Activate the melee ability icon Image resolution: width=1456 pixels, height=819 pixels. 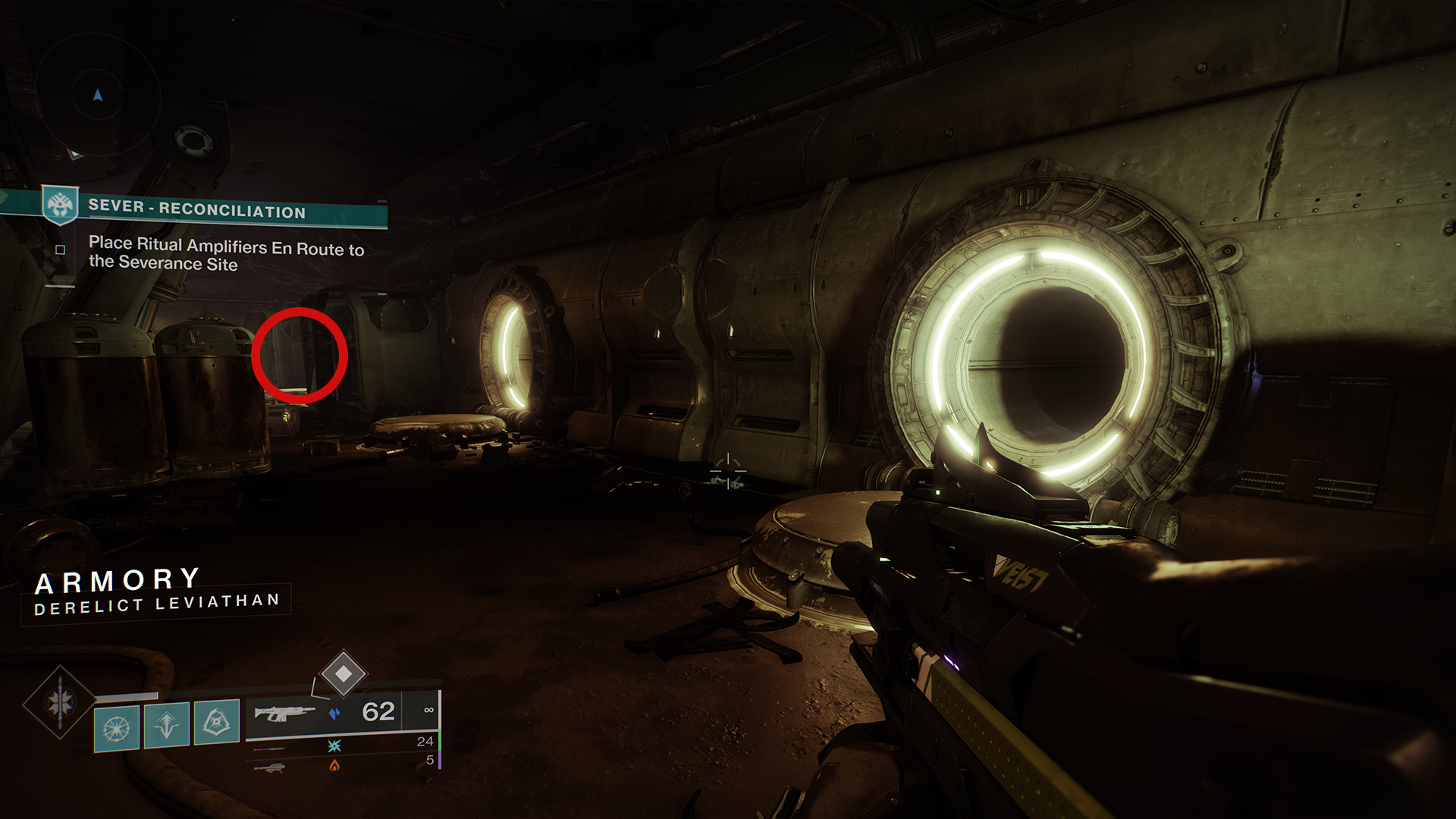(x=217, y=722)
